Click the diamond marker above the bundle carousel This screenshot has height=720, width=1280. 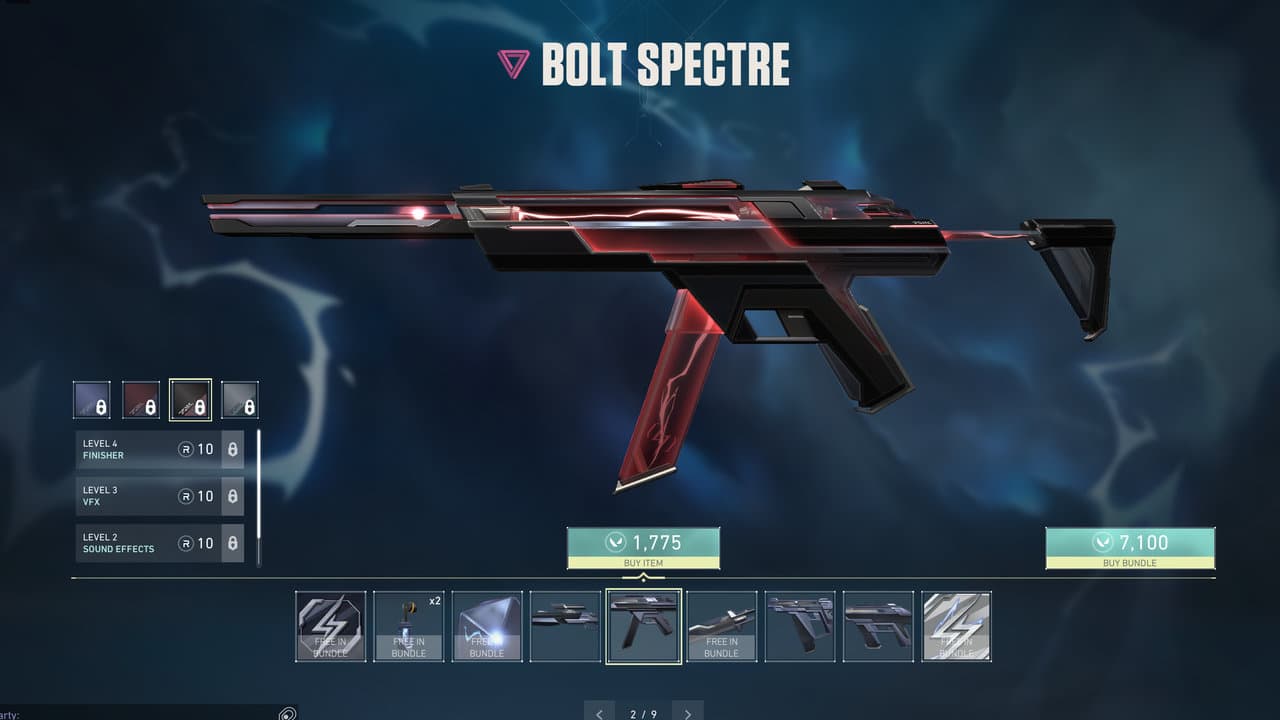pyautogui.click(x=643, y=578)
